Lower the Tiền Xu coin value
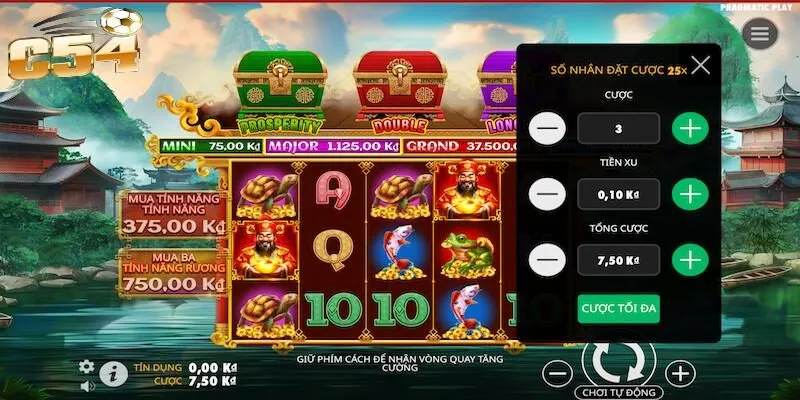The height and width of the screenshot is (400, 800). tap(547, 193)
